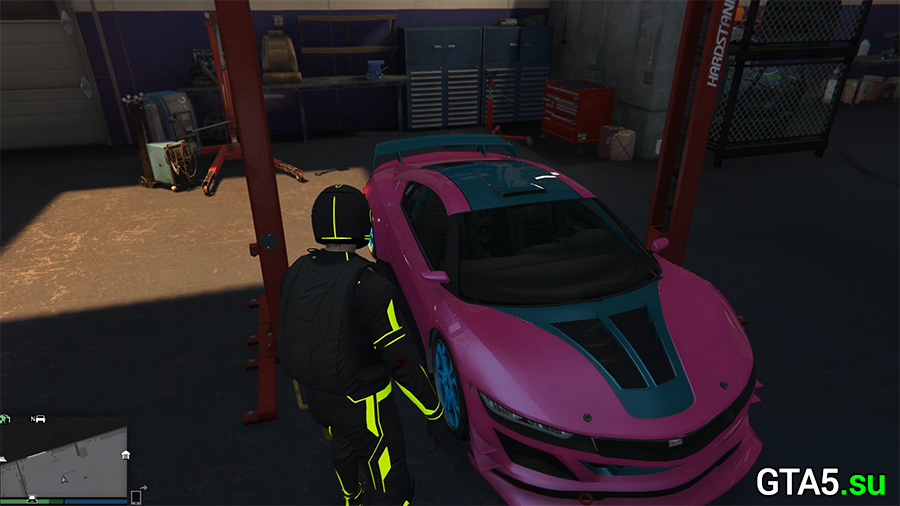
Task: Select the white garage blip on the minimap
Action: click(124, 455)
